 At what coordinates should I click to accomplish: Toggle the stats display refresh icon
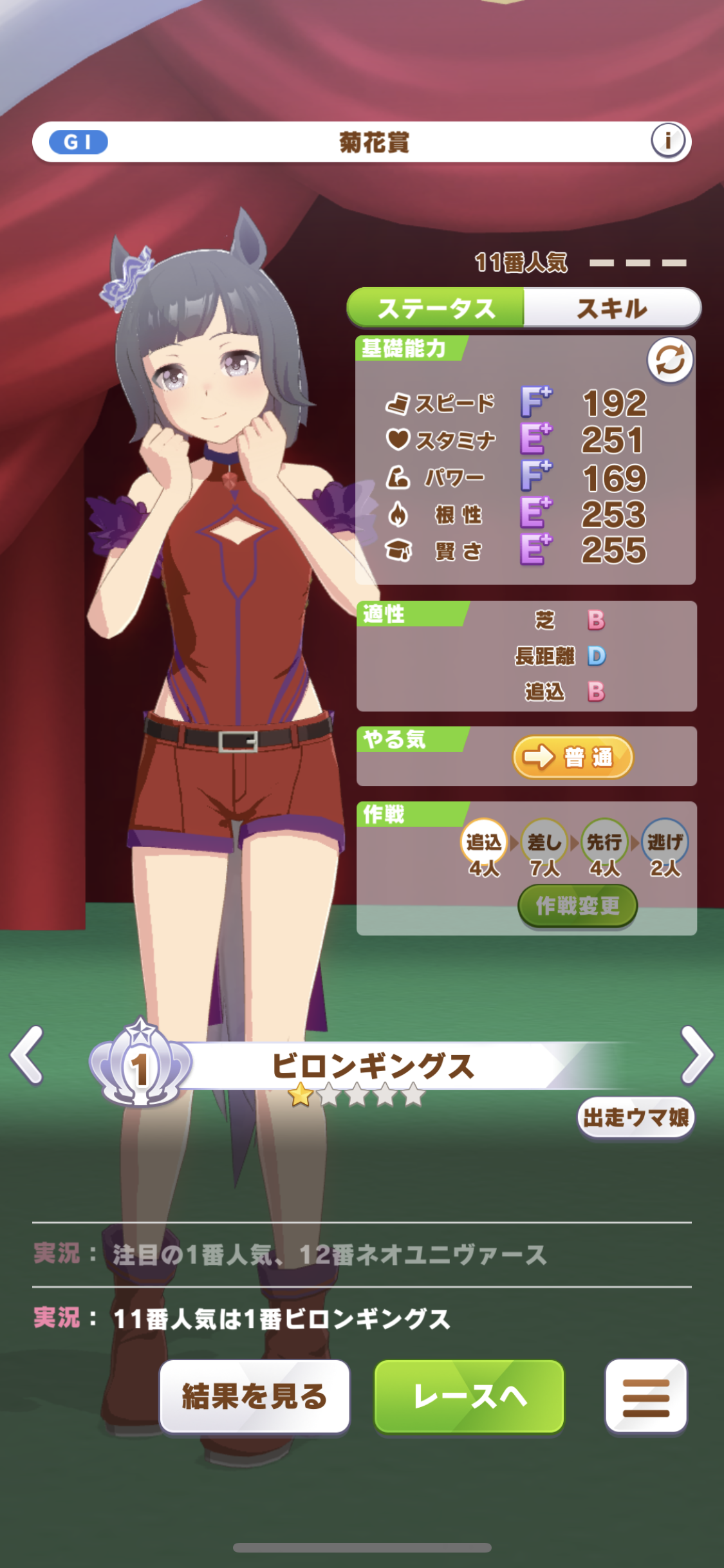tap(669, 360)
